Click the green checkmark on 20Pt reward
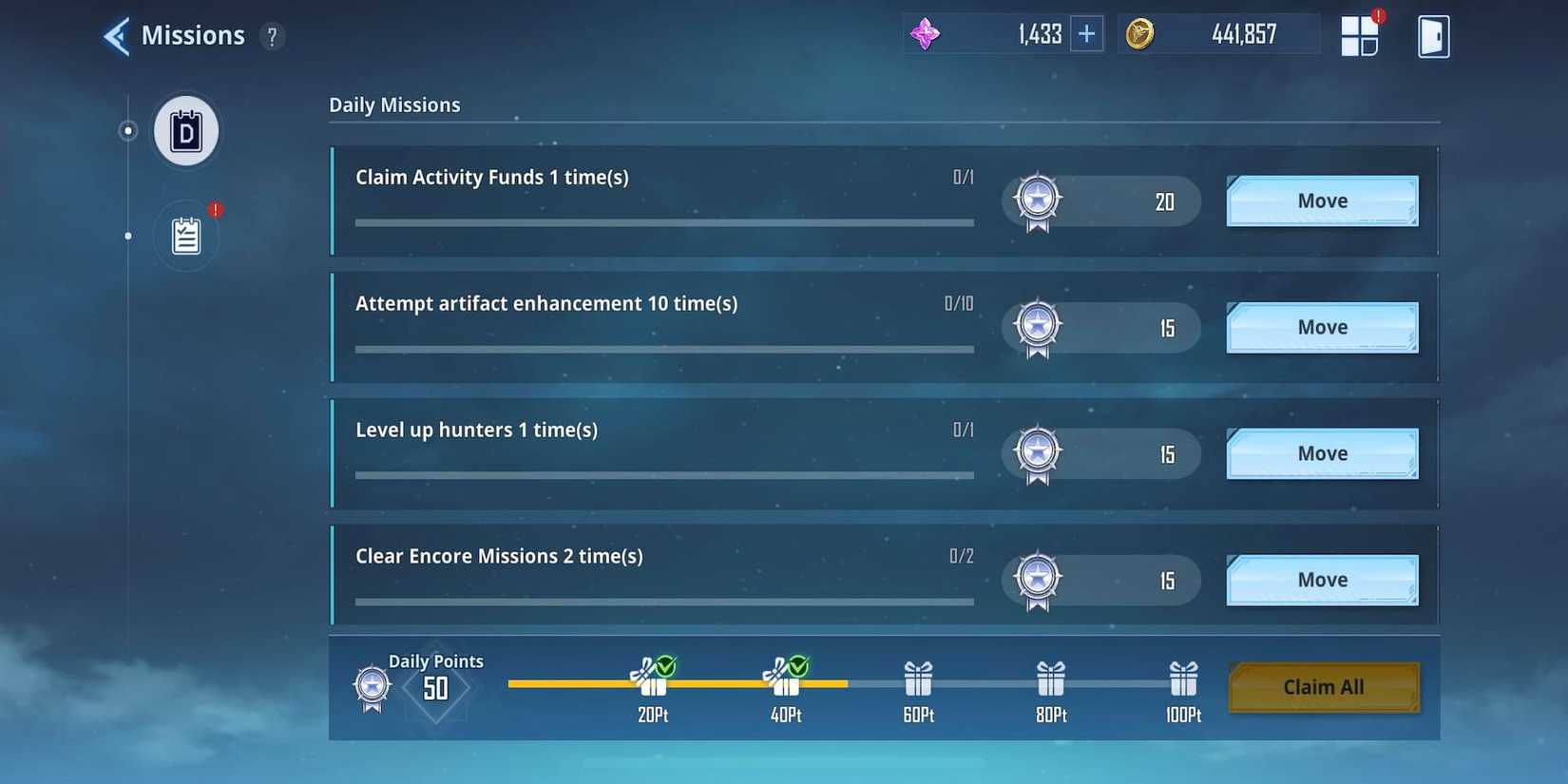Viewport: 1568px width, 784px height. tap(665, 665)
